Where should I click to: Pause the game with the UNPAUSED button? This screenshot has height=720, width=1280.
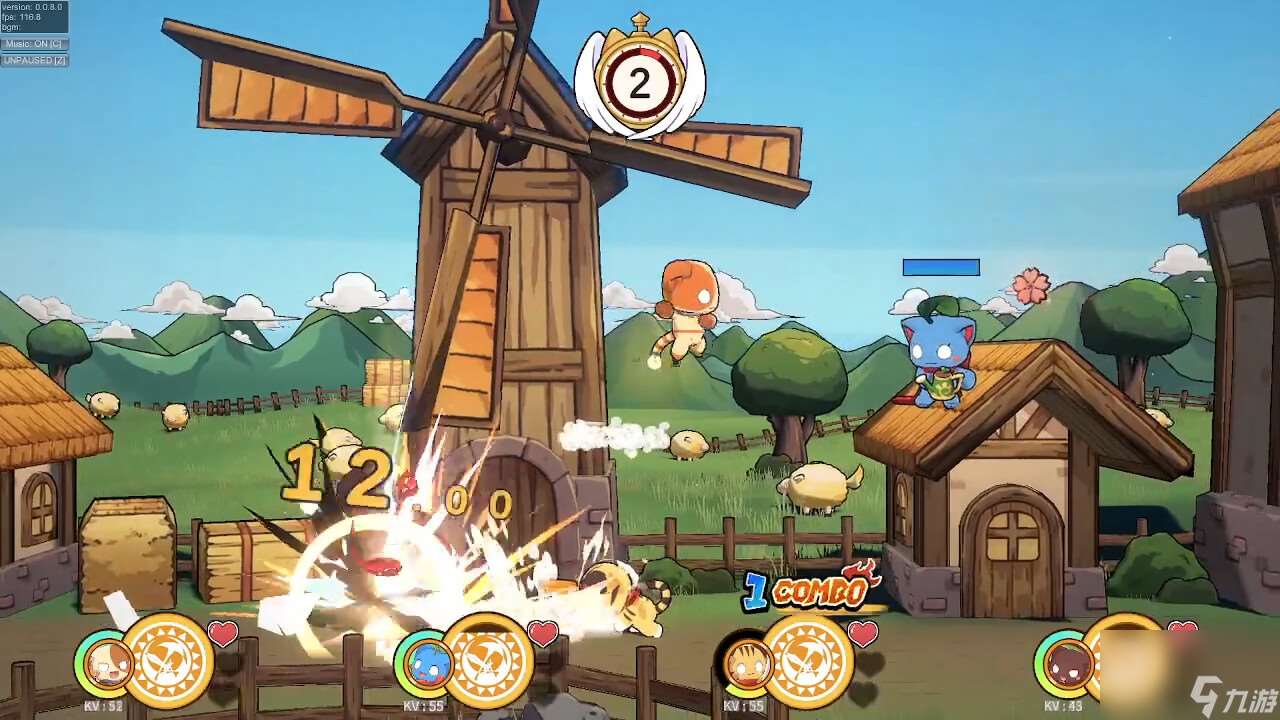tap(33, 60)
